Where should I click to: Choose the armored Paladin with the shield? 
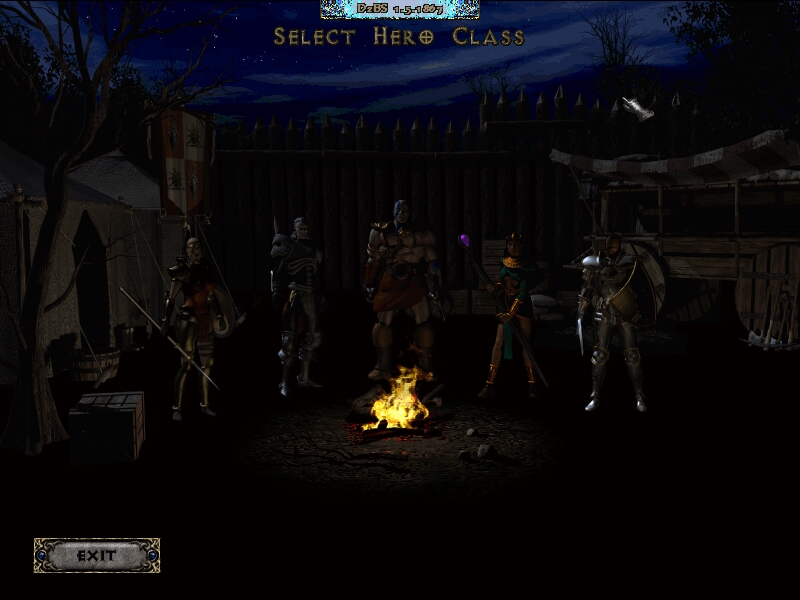[612, 320]
